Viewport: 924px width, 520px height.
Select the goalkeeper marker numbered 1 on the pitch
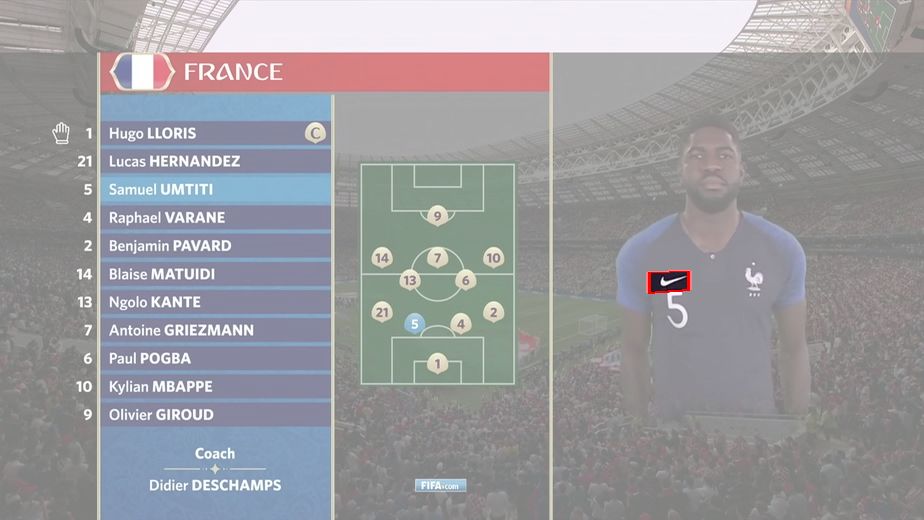click(x=437, y=364)
